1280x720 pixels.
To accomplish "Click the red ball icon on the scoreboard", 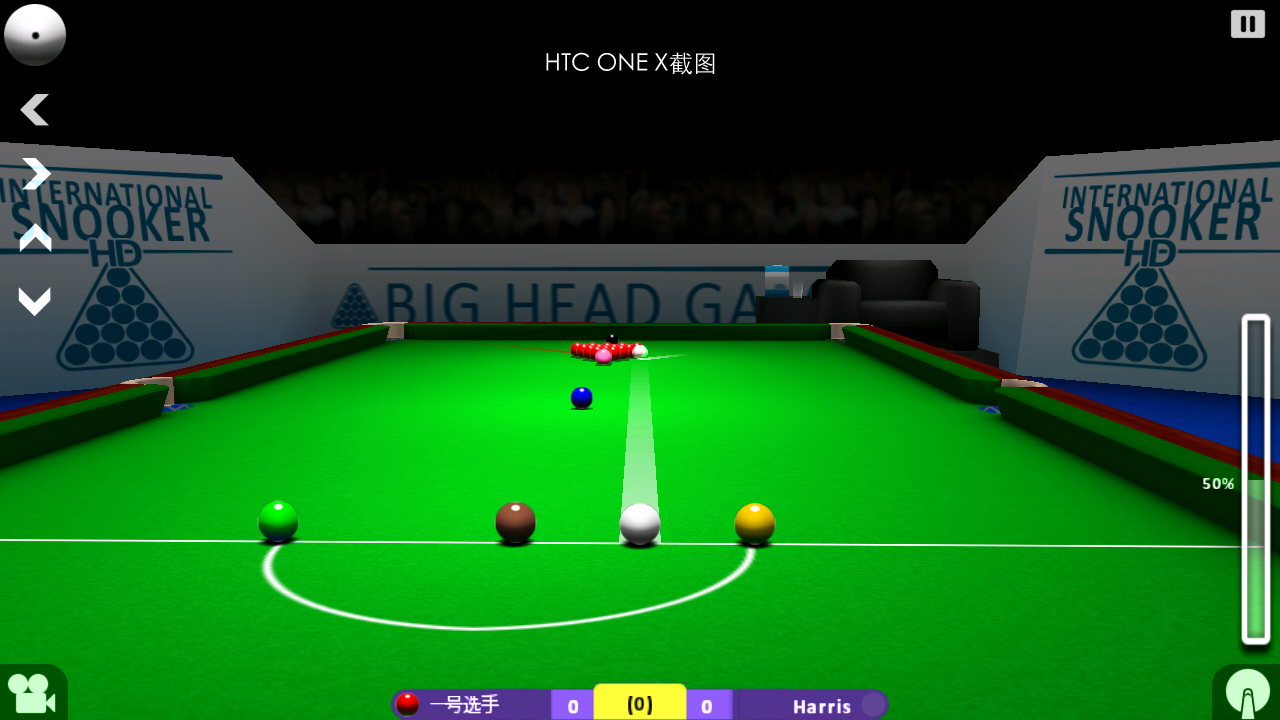I will click(408, 705).
